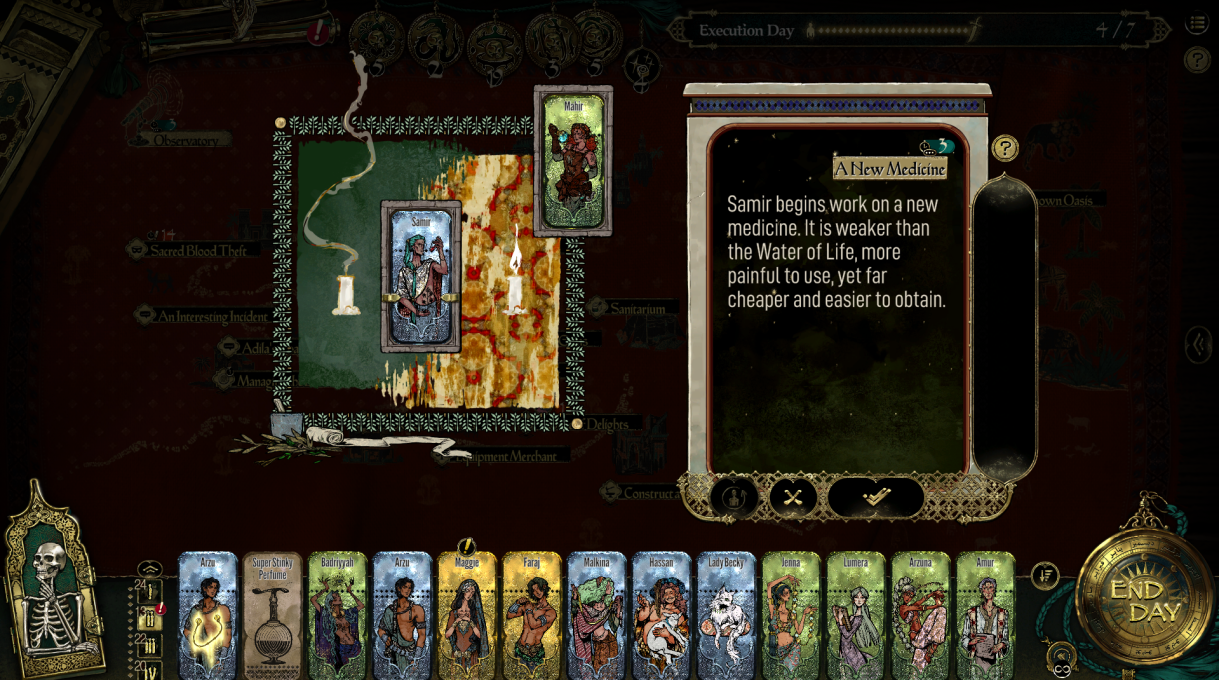
Task: Select the Samir card in the event slot
Action: coord(421,276)
